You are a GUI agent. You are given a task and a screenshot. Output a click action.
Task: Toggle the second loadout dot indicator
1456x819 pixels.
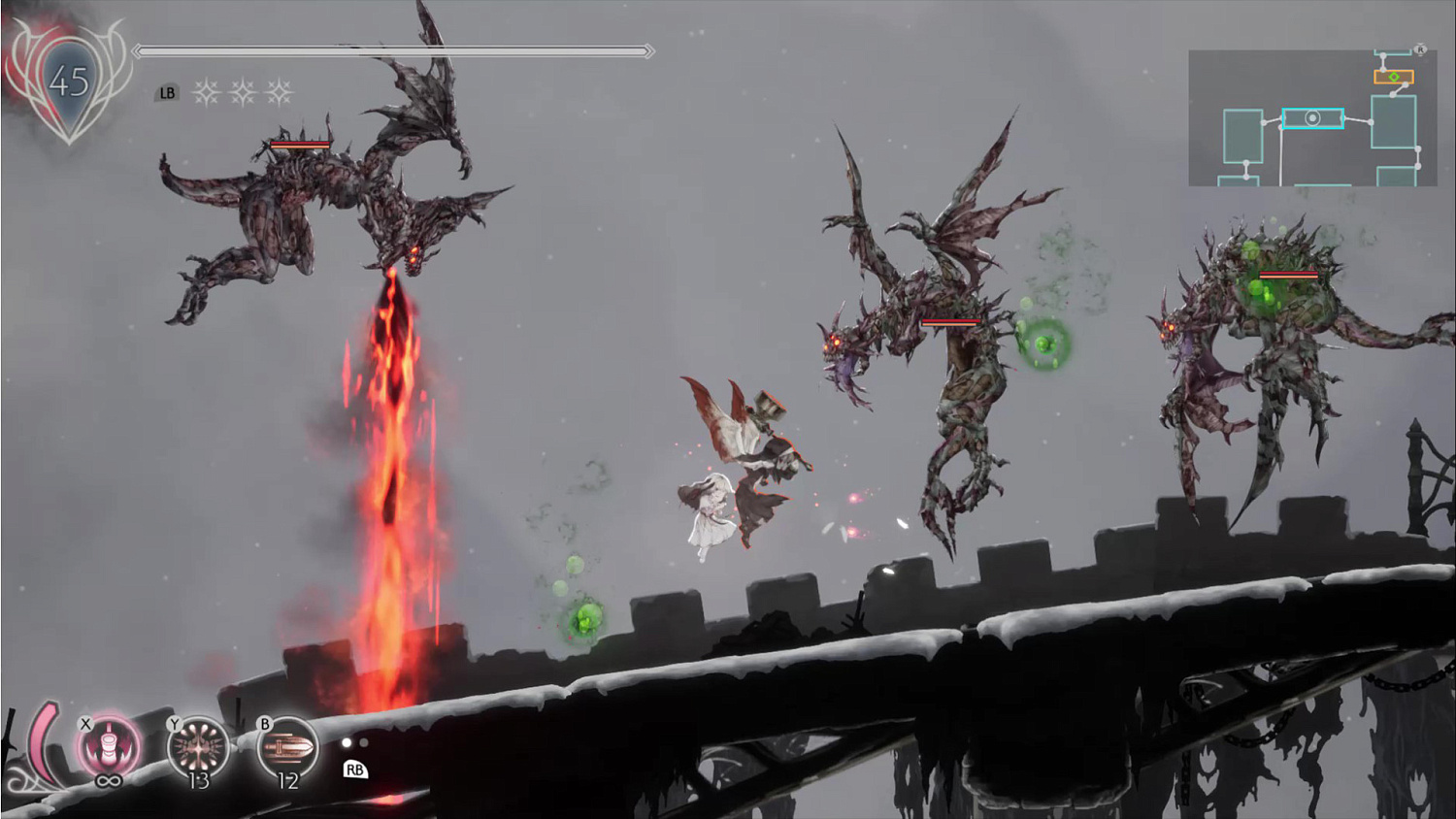pos(364,743)
